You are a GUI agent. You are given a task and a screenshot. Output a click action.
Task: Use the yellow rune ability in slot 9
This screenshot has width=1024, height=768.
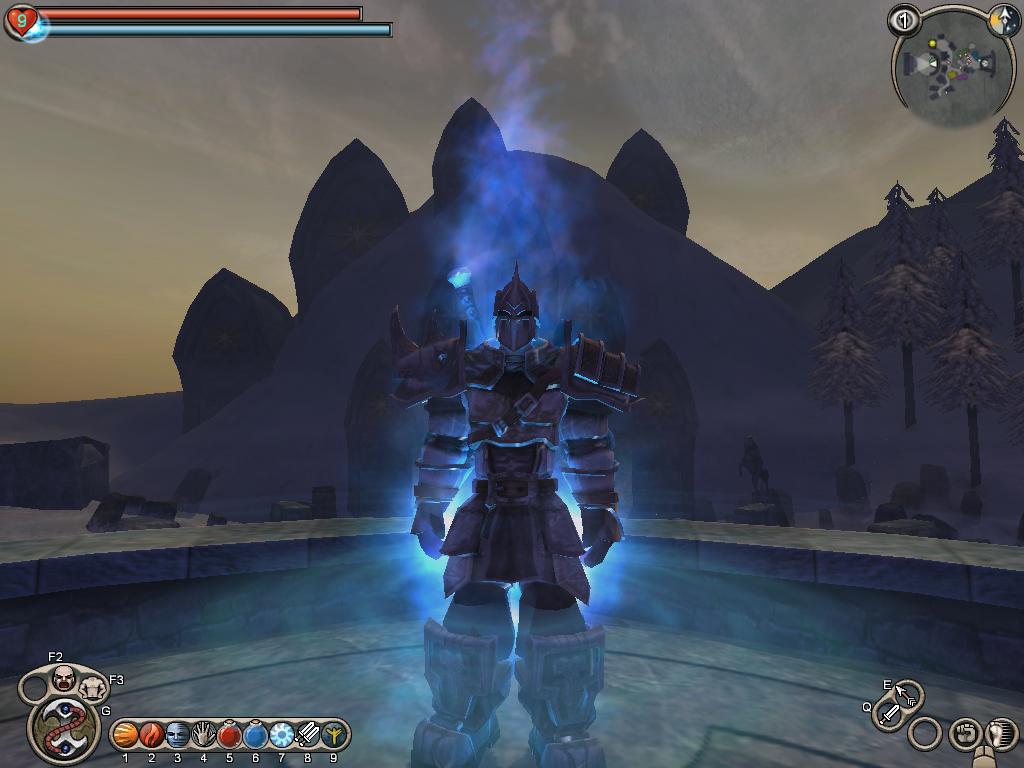point(333,735)
